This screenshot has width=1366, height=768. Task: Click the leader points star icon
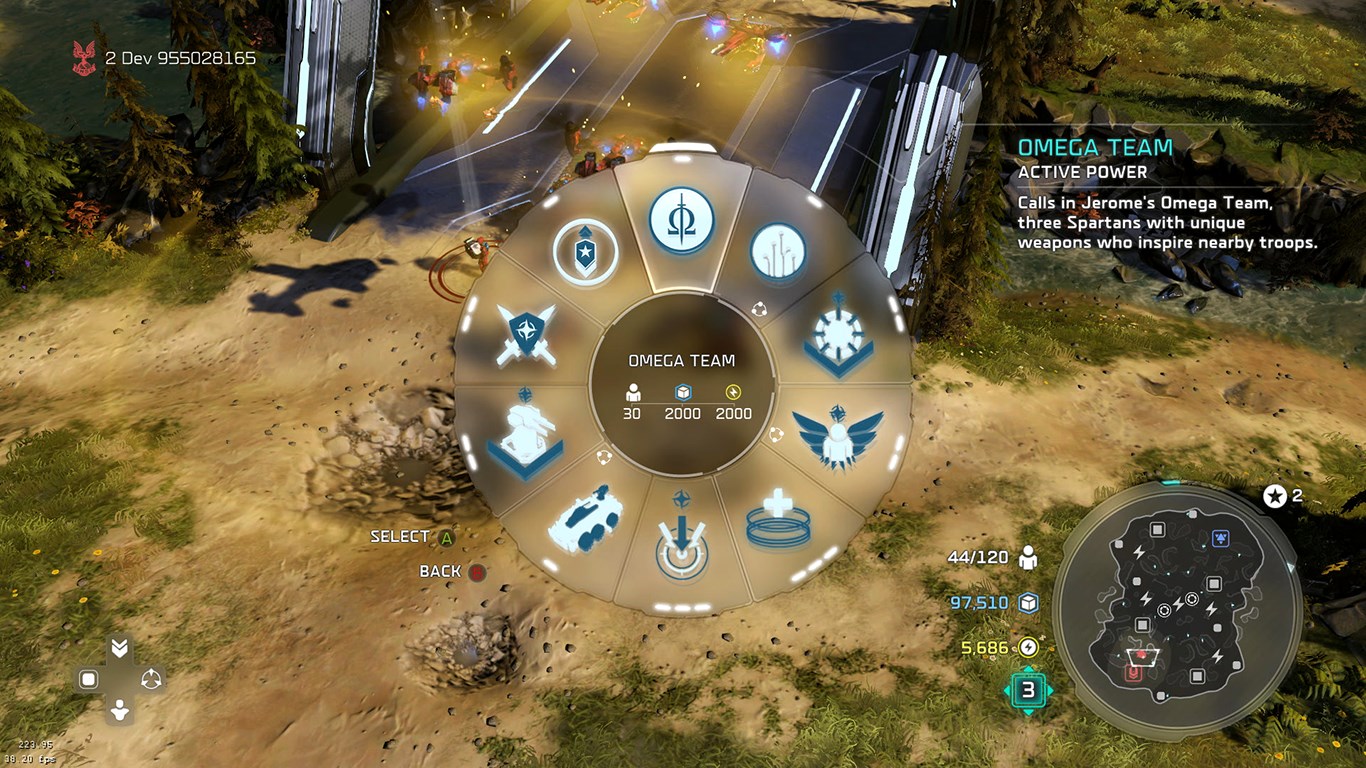(1275, 496)
